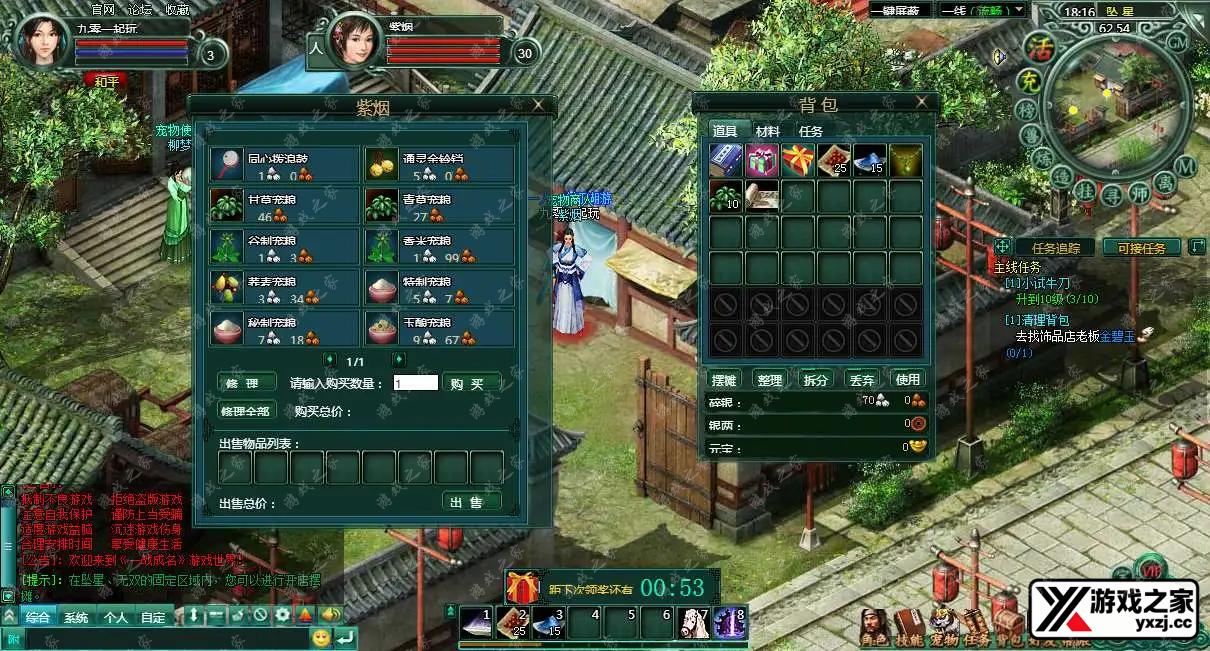Switch chat to the 系统 tab
Screen dimensions: 1210x651
click(x=76, y=617)
